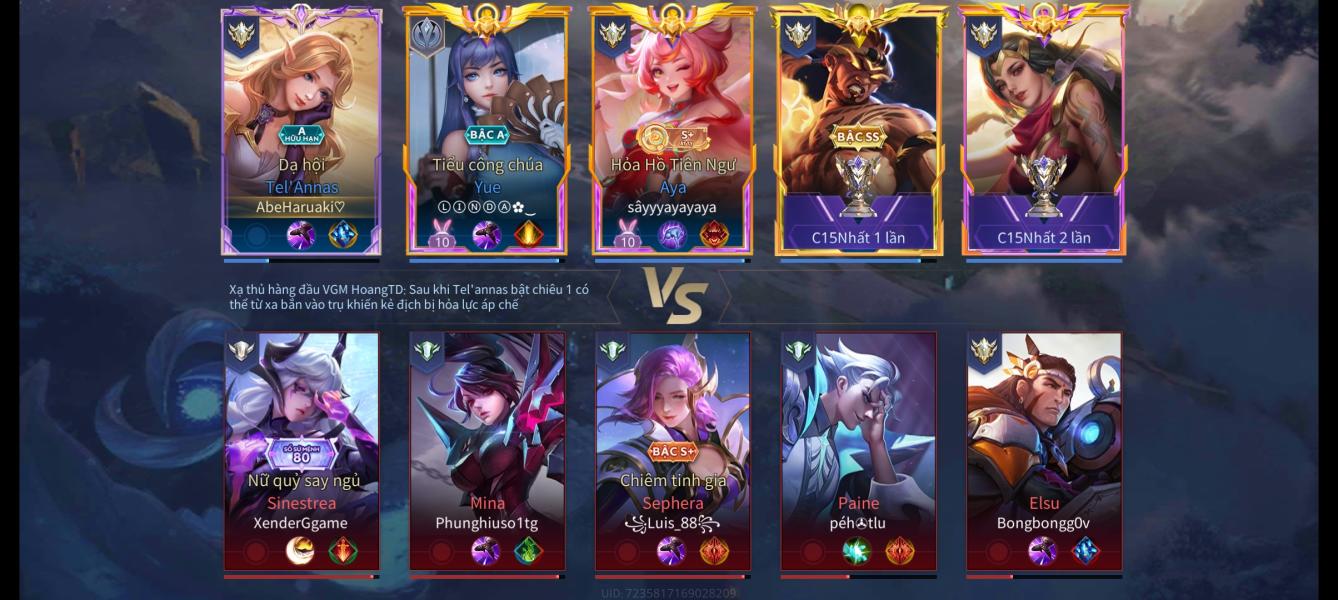Select the Tel'Annas card of AbeHaruaki
The width and height of the screenshot is (1338, 600).
point(301,130)
